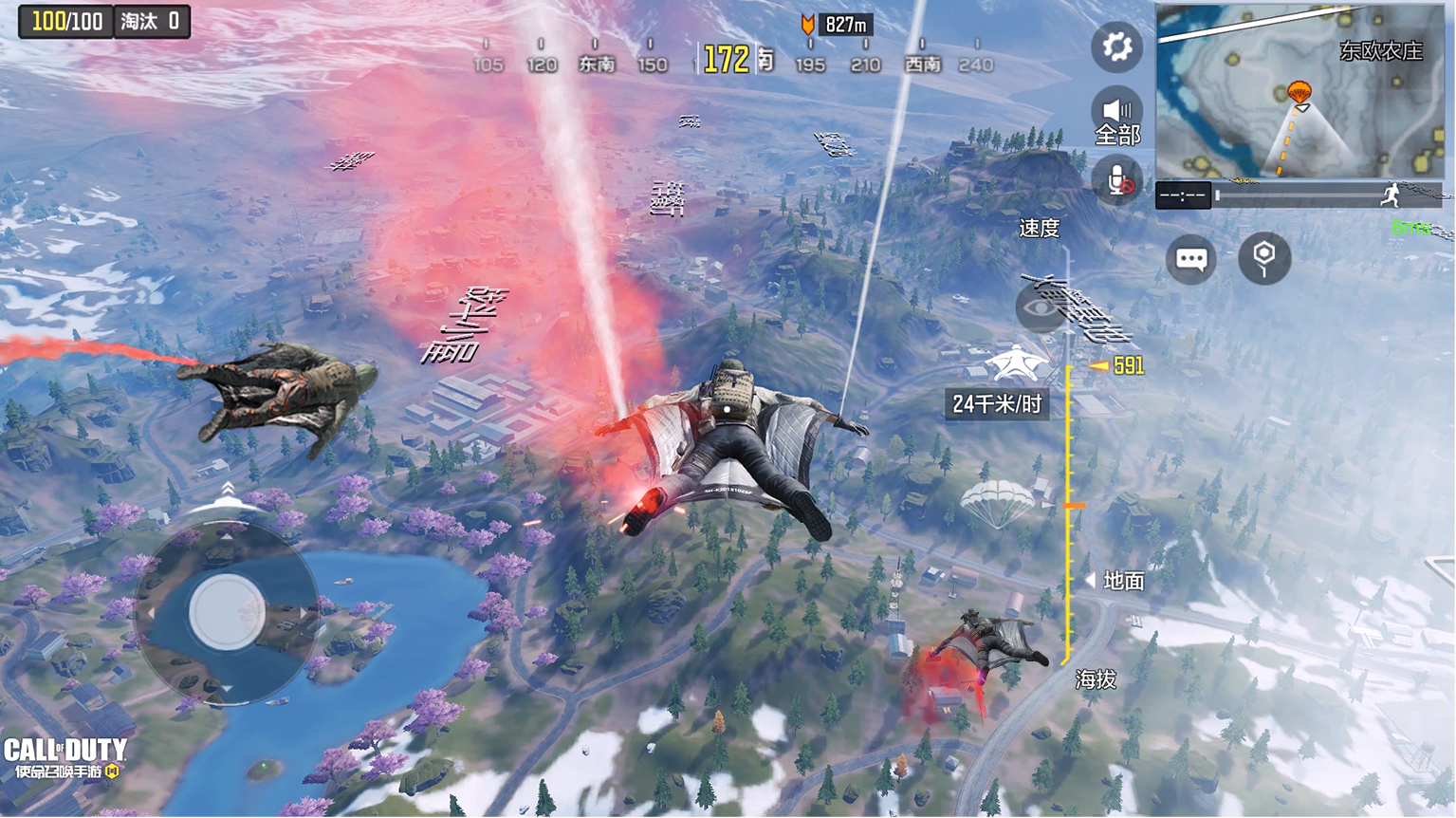This screenshot has width=1456, height=818.
Task: Expand the minimap
Action: [x=1299, y=91]
